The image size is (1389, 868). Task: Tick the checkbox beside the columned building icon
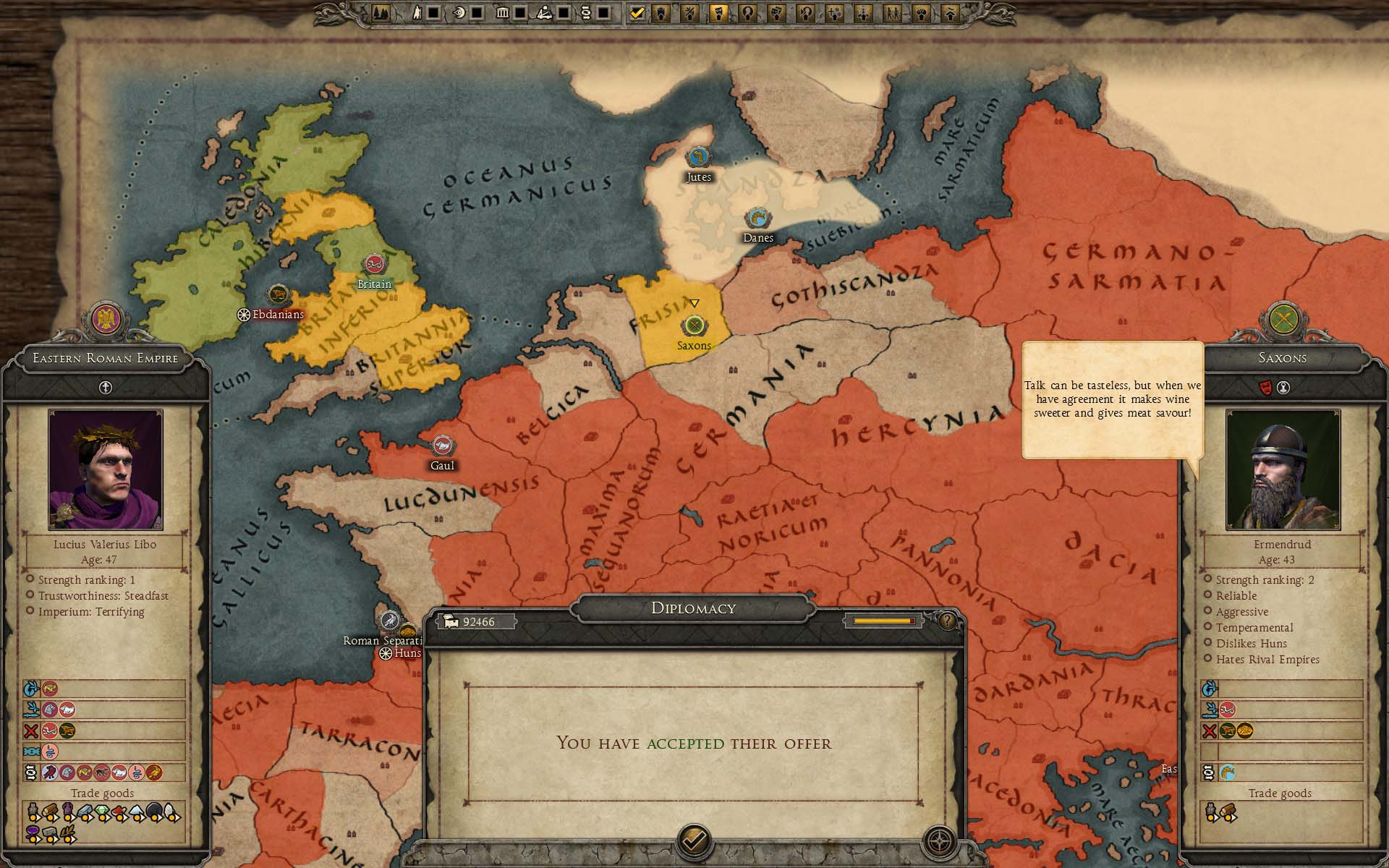(x=519, y=12)
